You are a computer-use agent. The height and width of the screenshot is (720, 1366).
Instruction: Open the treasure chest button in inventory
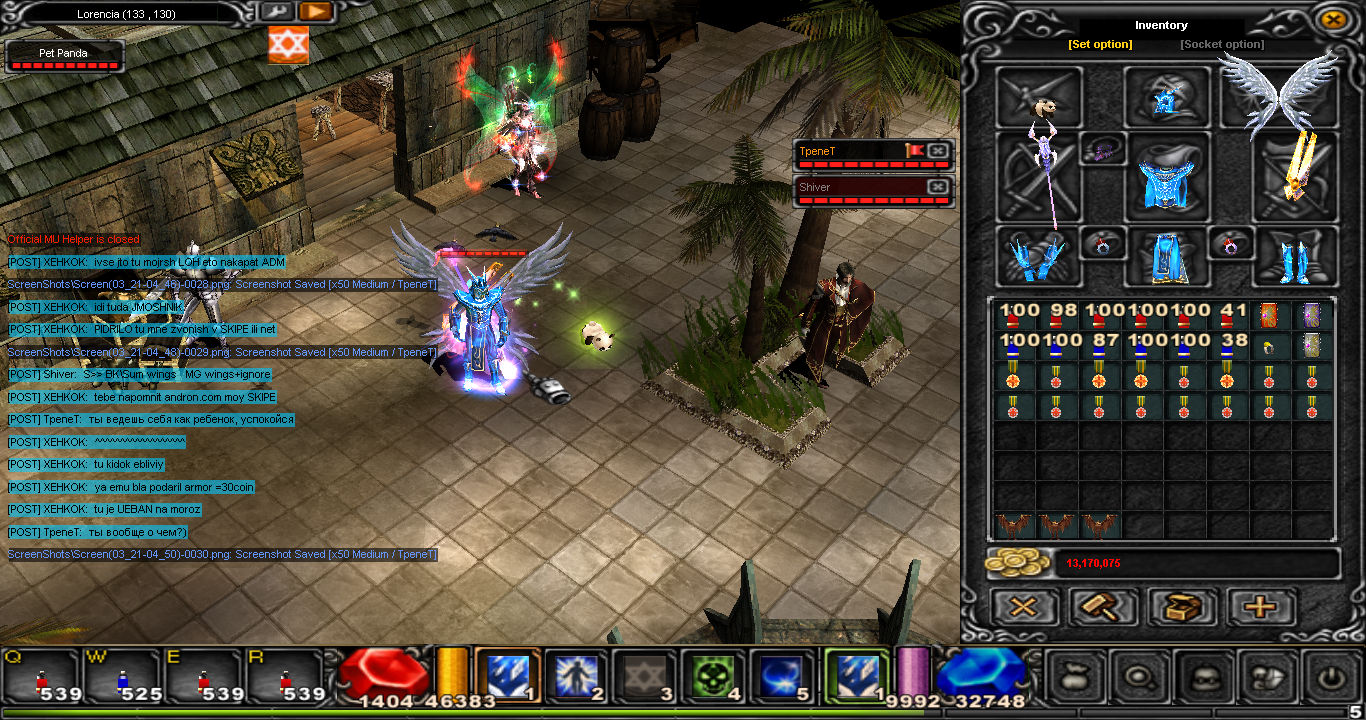tap(1183, 607)
